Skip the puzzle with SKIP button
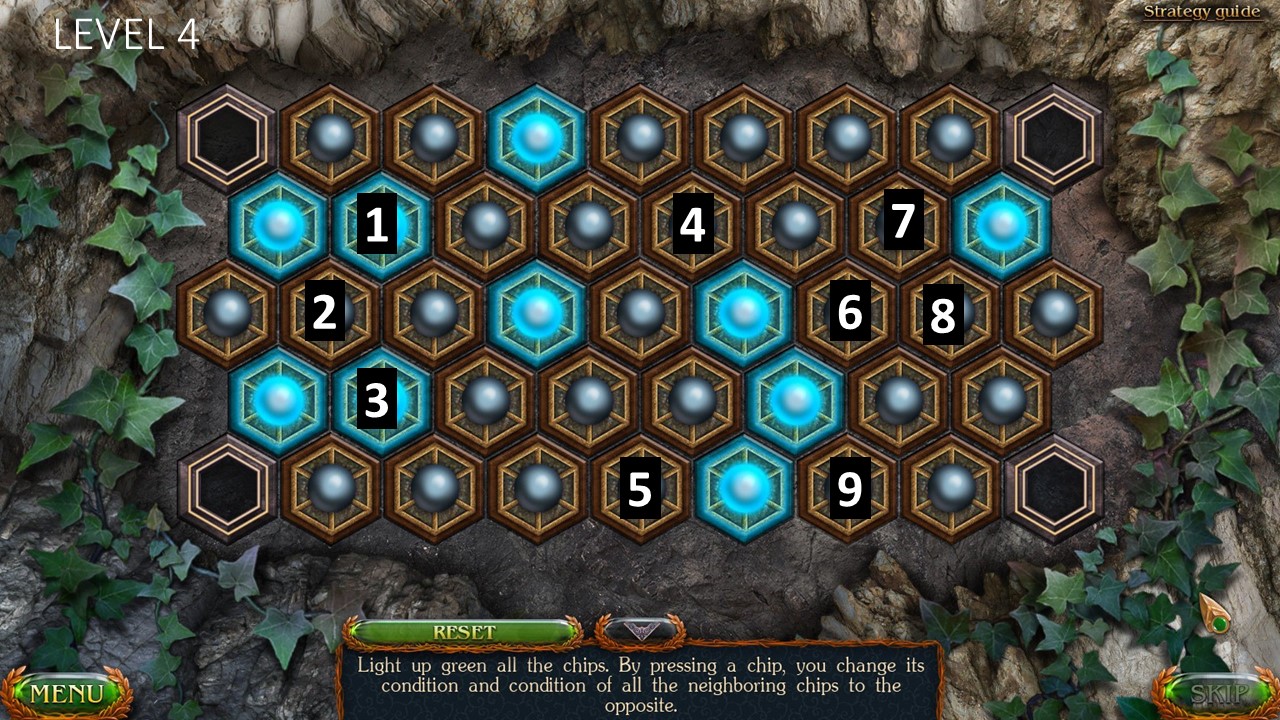1280x720 pixels. pos(1215,692)
